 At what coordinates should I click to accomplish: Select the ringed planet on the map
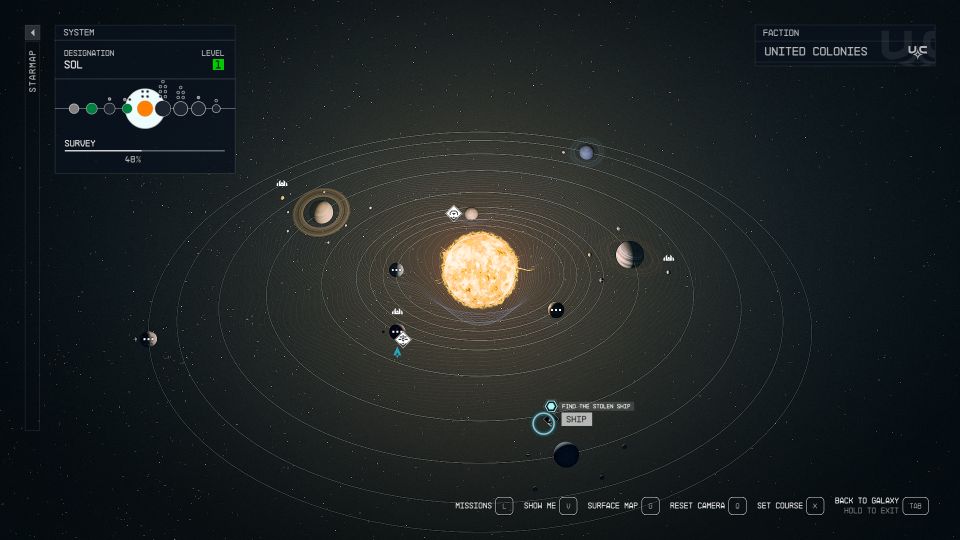pyautogui.click(x=322, y=212)
